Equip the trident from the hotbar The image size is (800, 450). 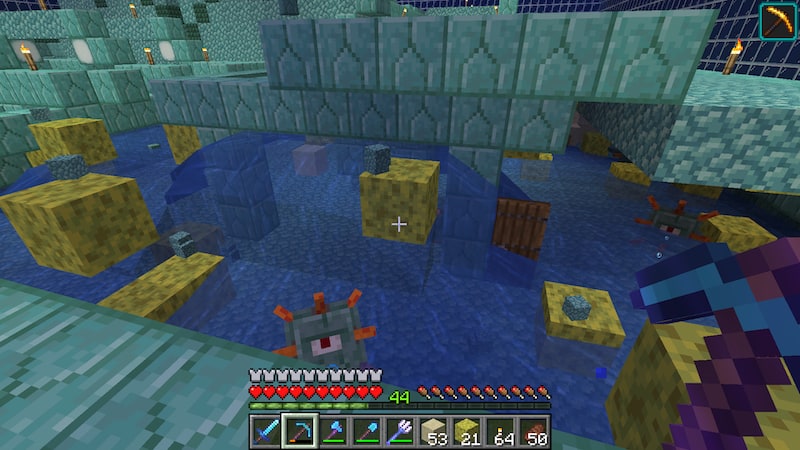tap(400, 431)
